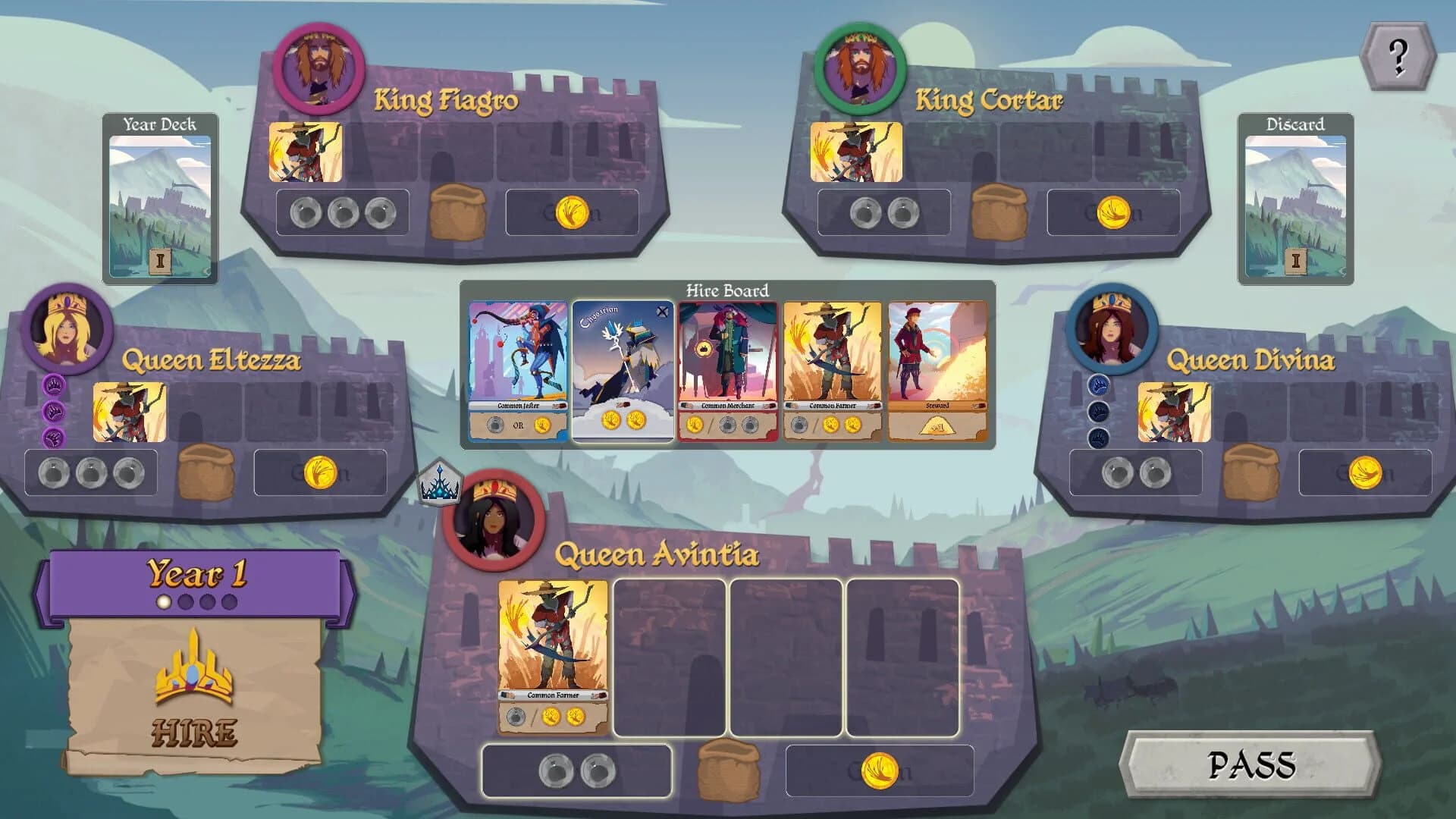Hire the Common Merchant from the Hire Board
1456x819 pixels.
click(726, 368)
